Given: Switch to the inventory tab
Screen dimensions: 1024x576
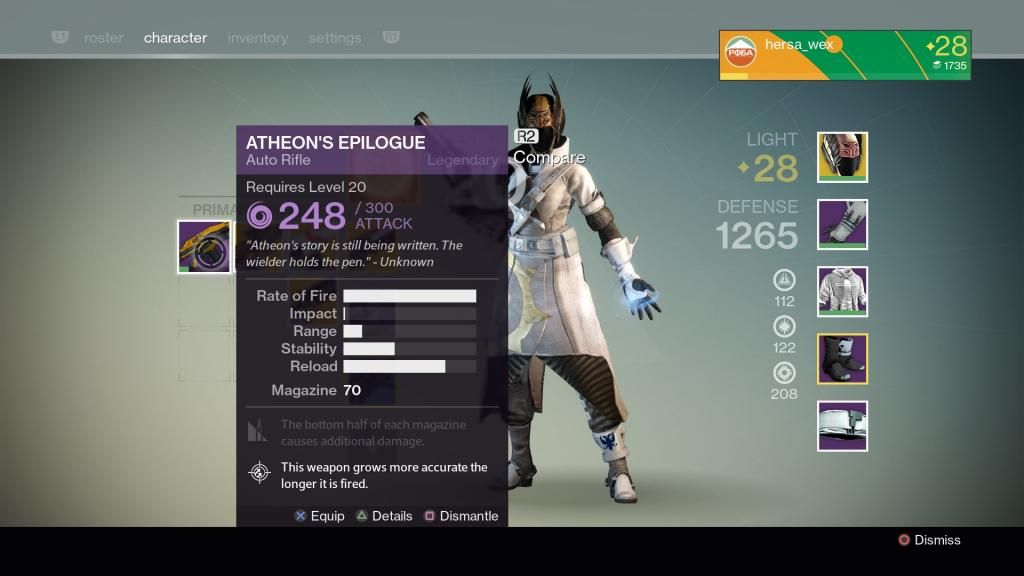Looking at the screenshot, I should click(x=257, y=38).
